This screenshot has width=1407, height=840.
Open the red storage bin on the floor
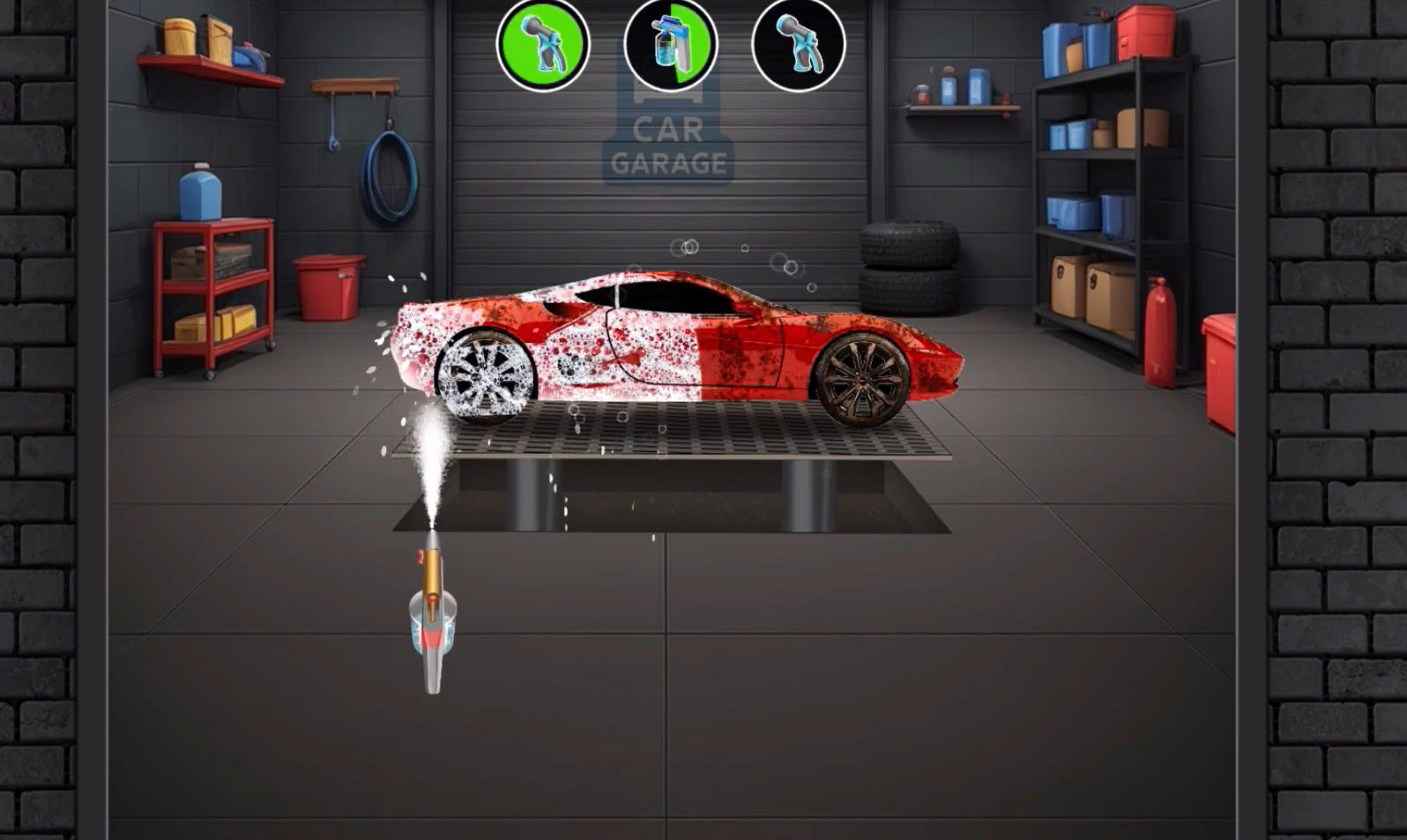[331, 291]
